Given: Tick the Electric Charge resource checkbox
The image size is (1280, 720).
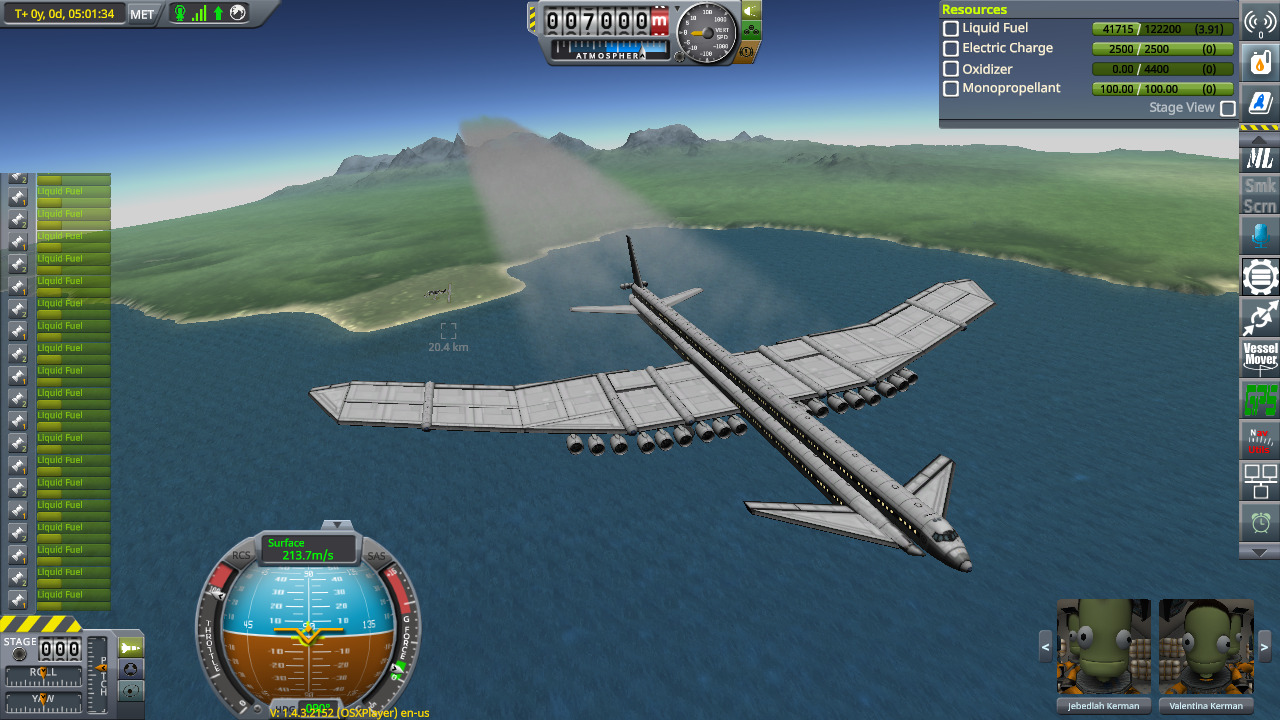Looking at the screenshot, I should [x=951, y=49].
